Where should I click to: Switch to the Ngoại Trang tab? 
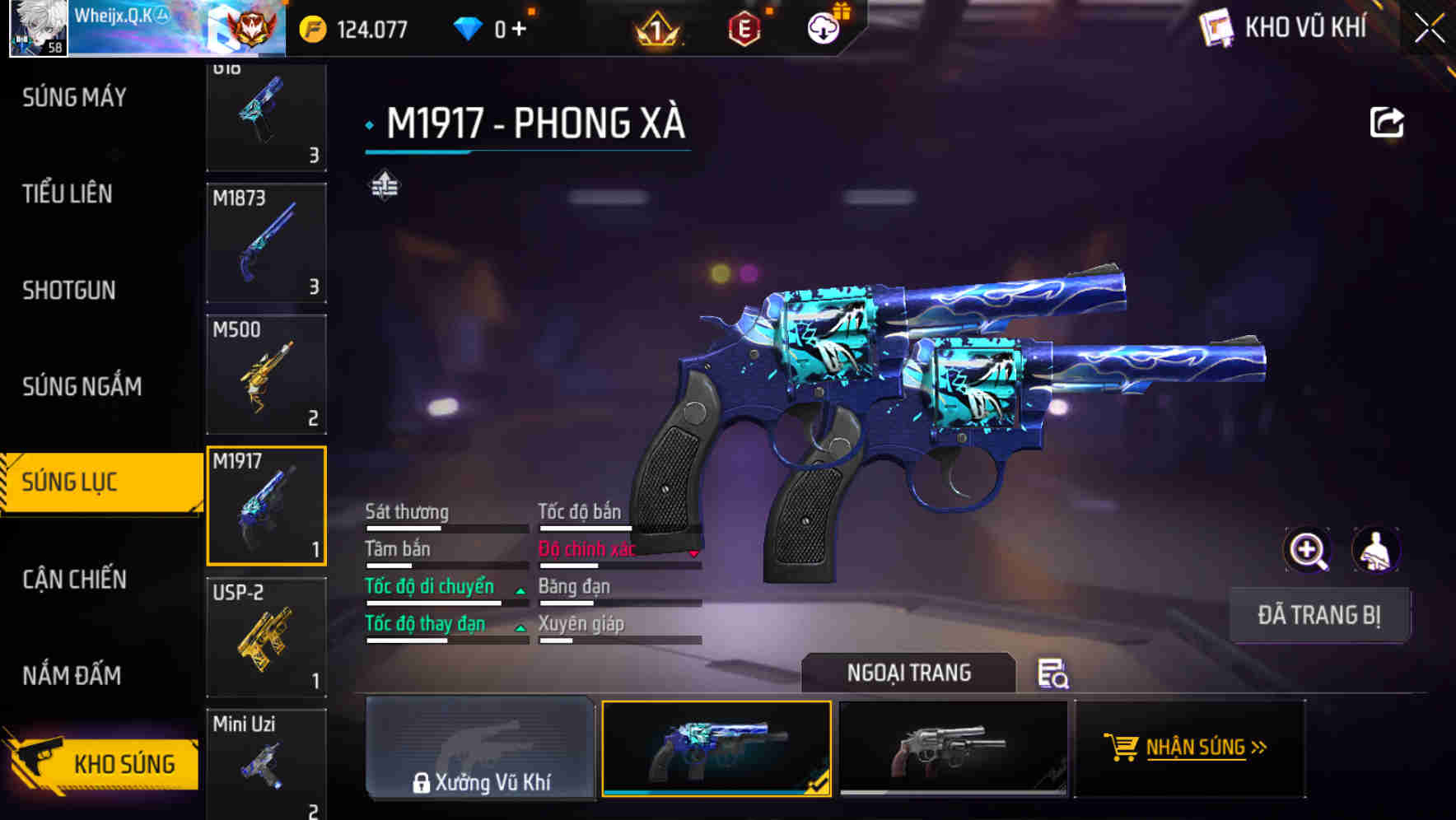coord(908,673)
